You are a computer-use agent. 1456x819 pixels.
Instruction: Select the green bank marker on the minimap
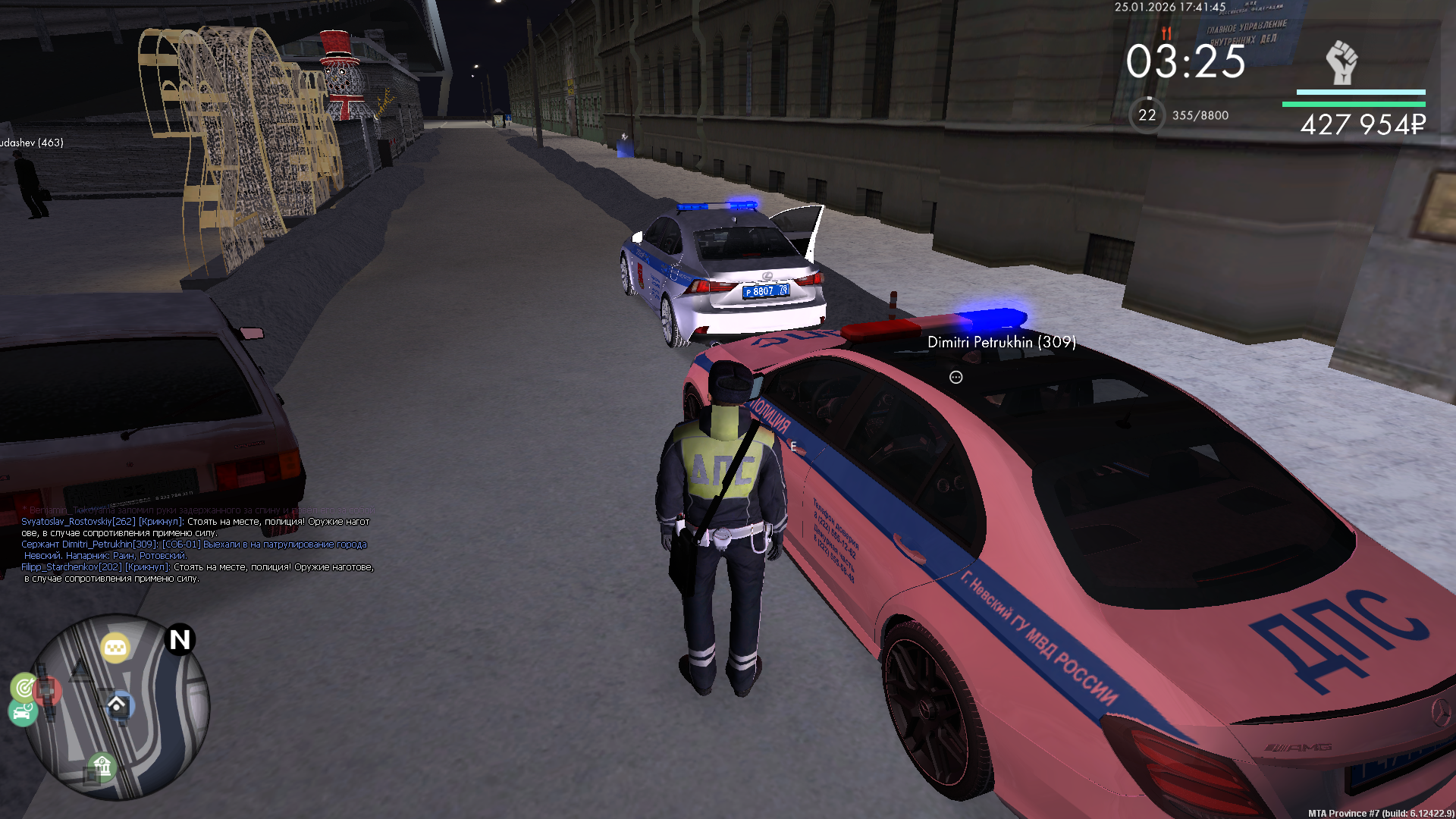[102, 766]
